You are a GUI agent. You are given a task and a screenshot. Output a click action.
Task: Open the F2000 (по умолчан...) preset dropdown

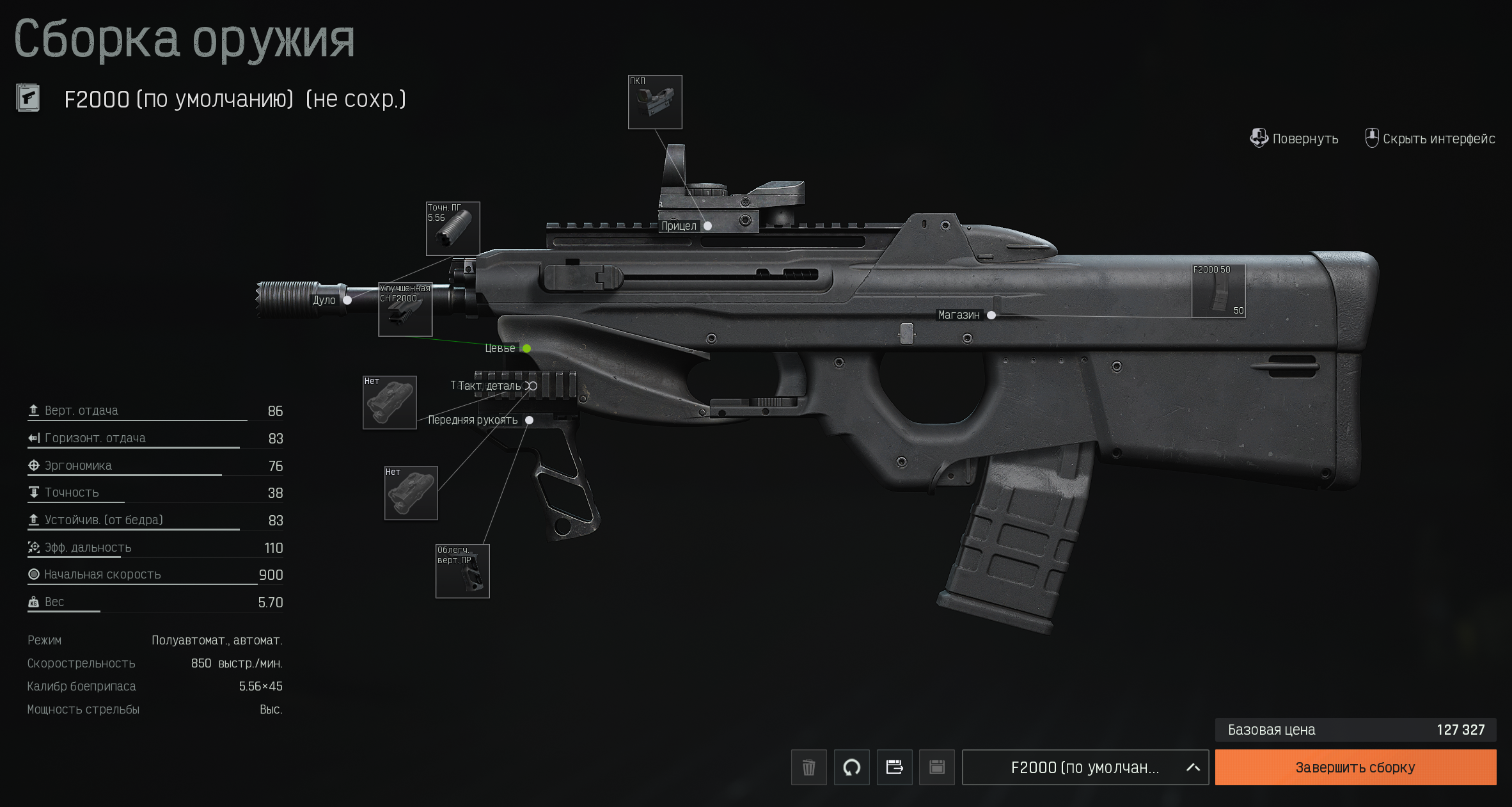coord(1085,767)
